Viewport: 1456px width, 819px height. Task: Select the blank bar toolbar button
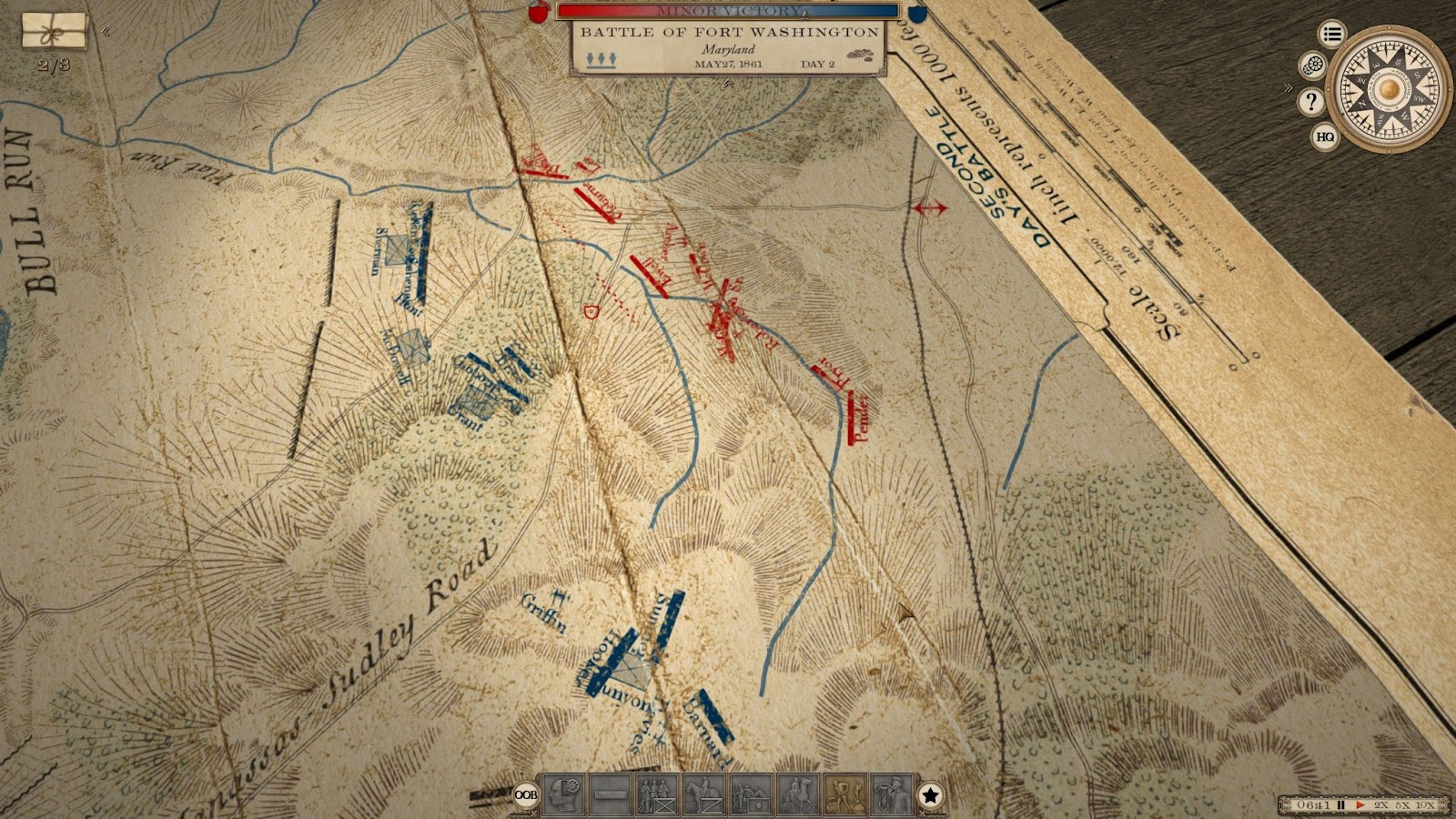[x=610, y=794]
